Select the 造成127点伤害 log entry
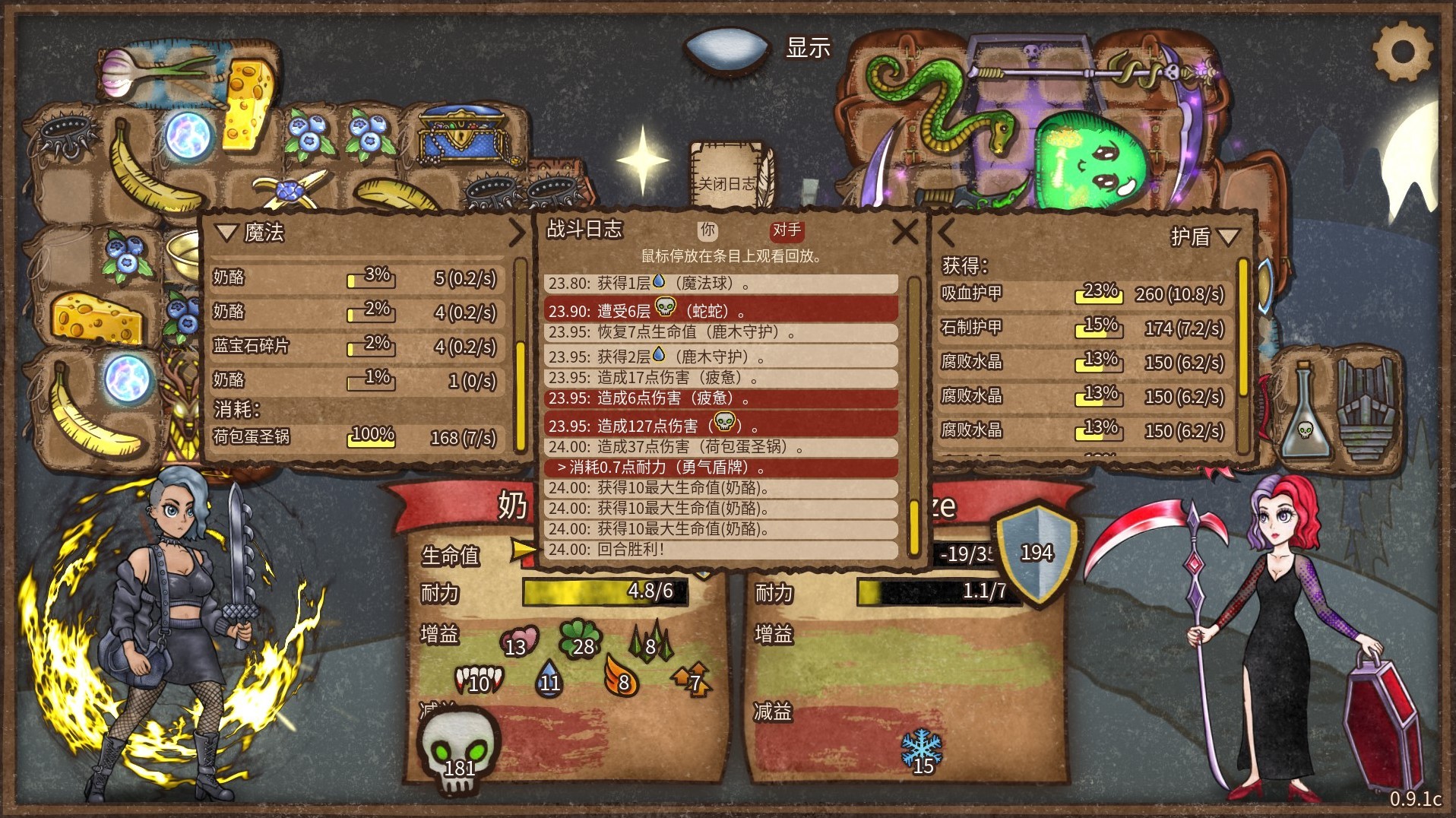1456x818 pixels. click(x=720, y=423)
